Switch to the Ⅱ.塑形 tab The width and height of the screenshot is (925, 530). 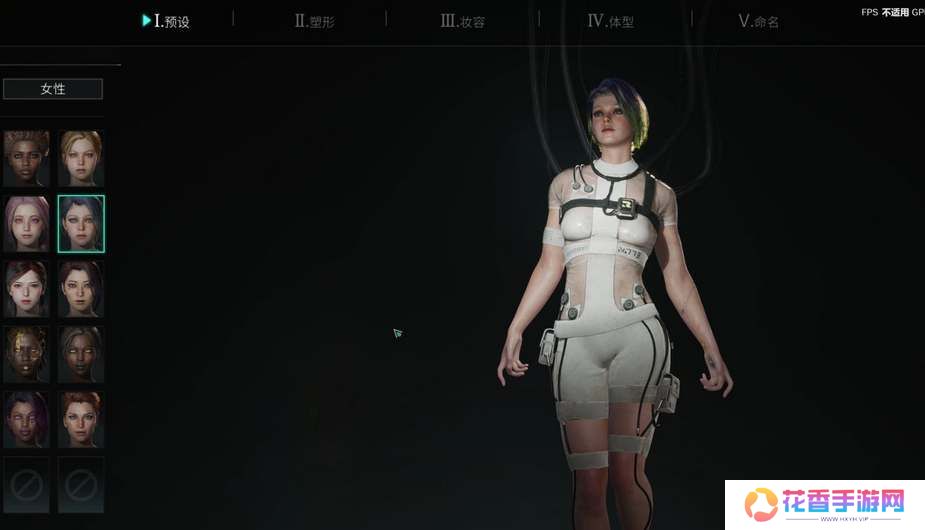(314, 21)
